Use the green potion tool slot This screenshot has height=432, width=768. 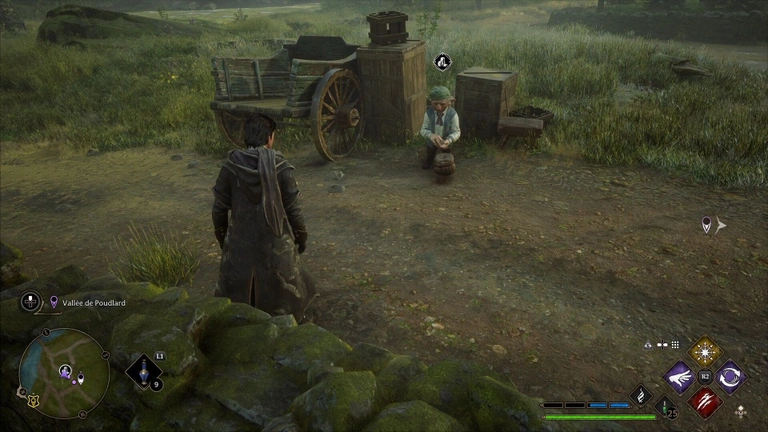(665, 407)
